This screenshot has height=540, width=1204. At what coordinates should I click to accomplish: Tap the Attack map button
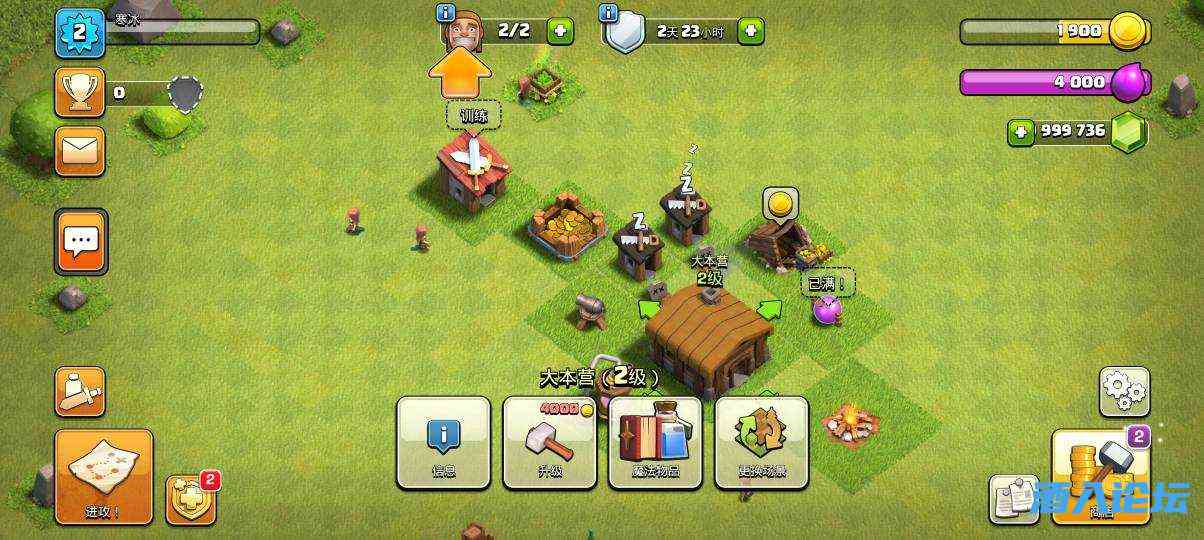tap(104, 476)
